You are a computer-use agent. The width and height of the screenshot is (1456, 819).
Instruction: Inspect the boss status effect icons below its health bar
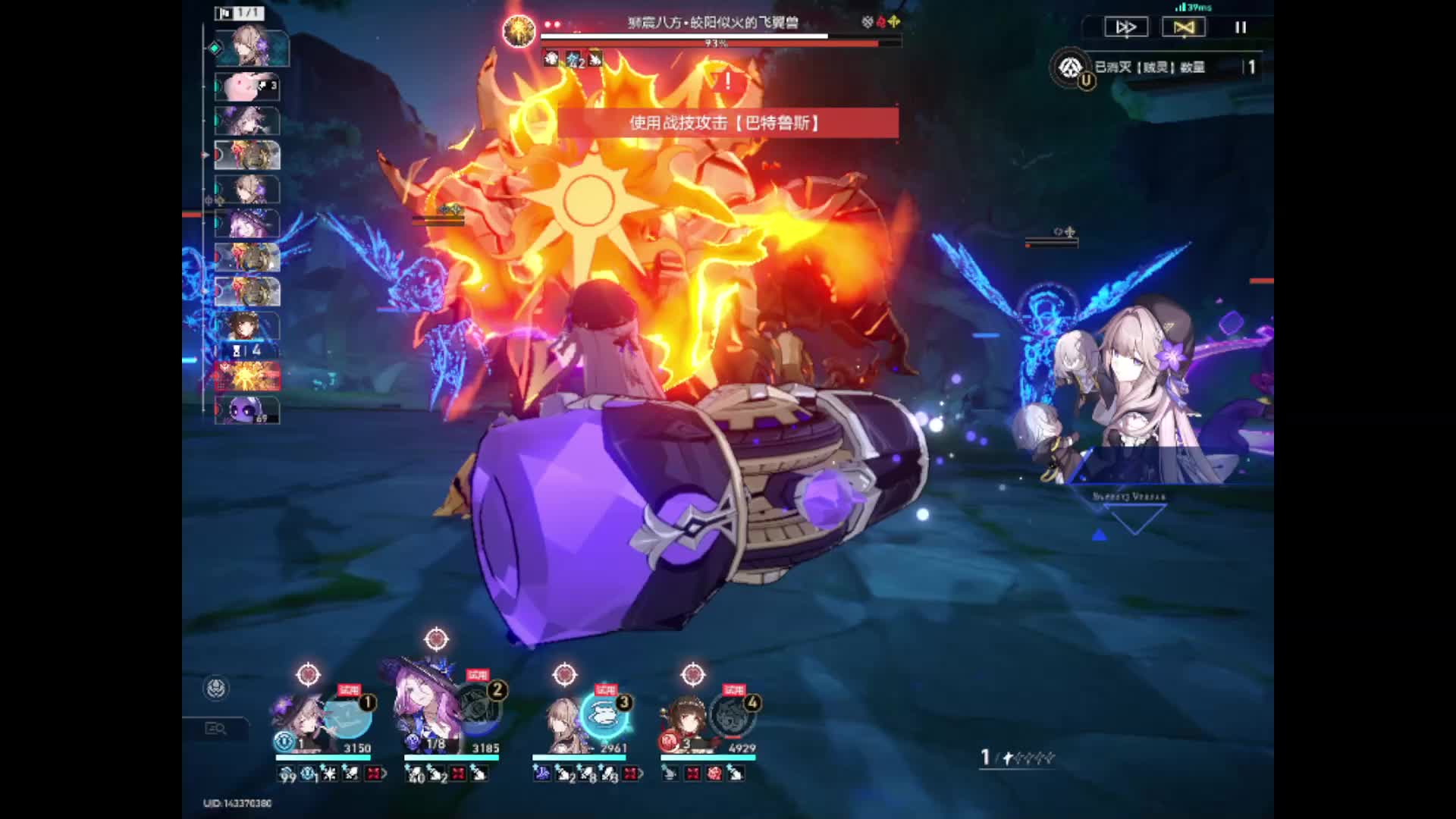coord(573,58)
